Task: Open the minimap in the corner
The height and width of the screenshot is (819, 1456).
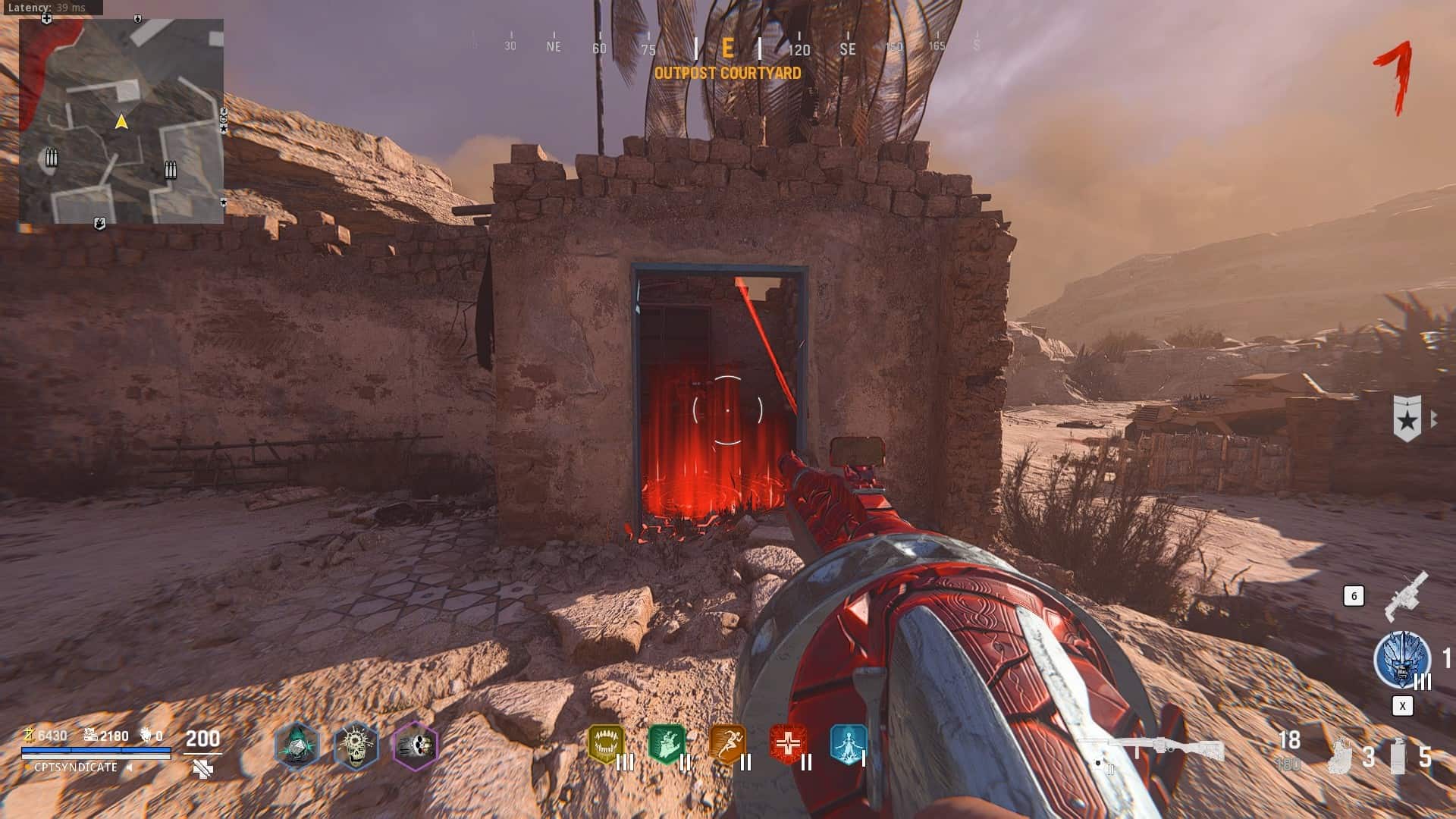Action: 121,121
